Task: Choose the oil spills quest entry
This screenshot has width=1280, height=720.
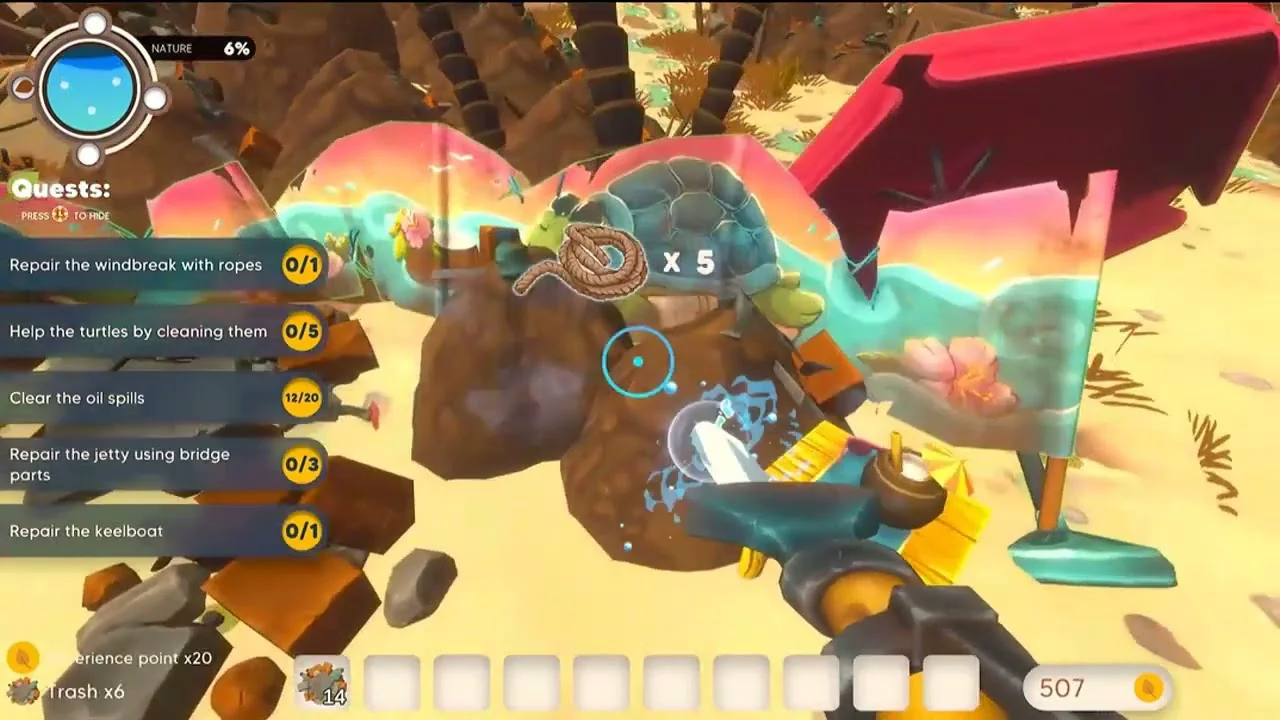Action: 160,398
